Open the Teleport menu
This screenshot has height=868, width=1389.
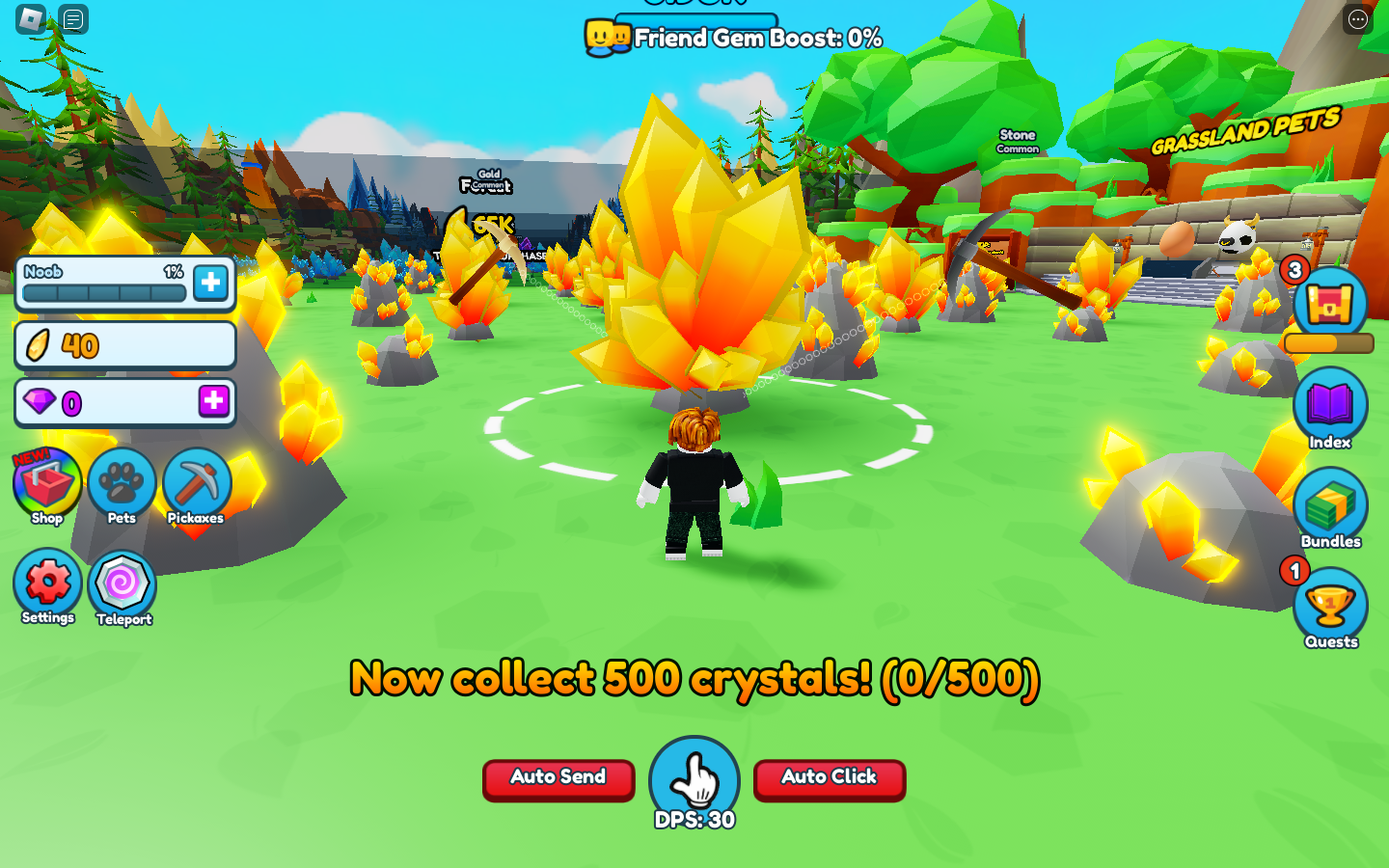point(123,585)
